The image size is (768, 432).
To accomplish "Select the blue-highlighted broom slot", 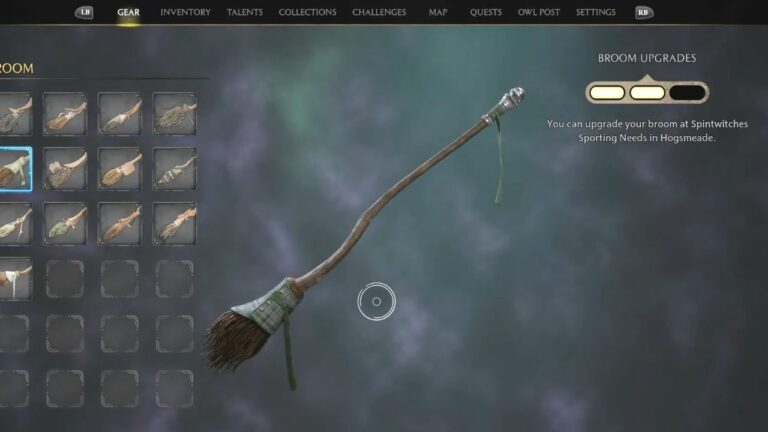I will pos(12,169).
